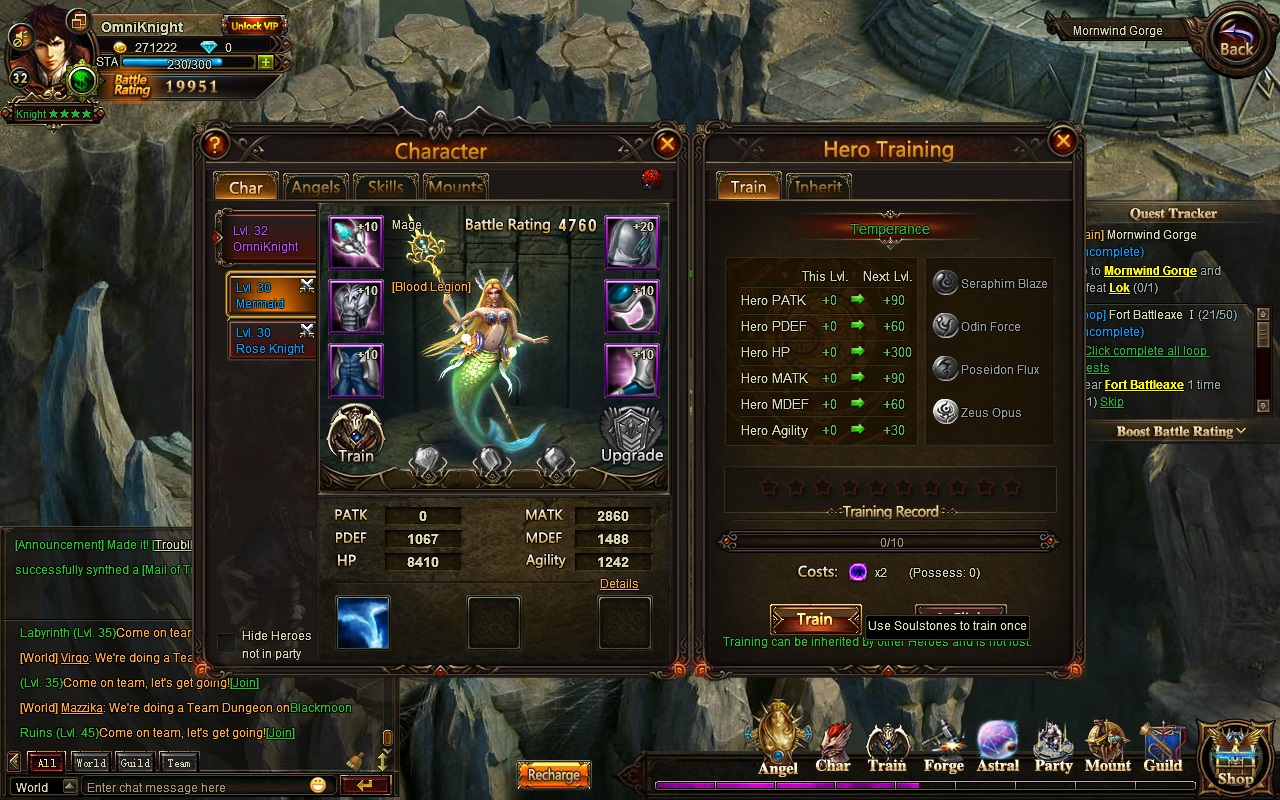1280x800 pixels.
Task: Train the hero using Soulstones
Action: tap(815, 620)
